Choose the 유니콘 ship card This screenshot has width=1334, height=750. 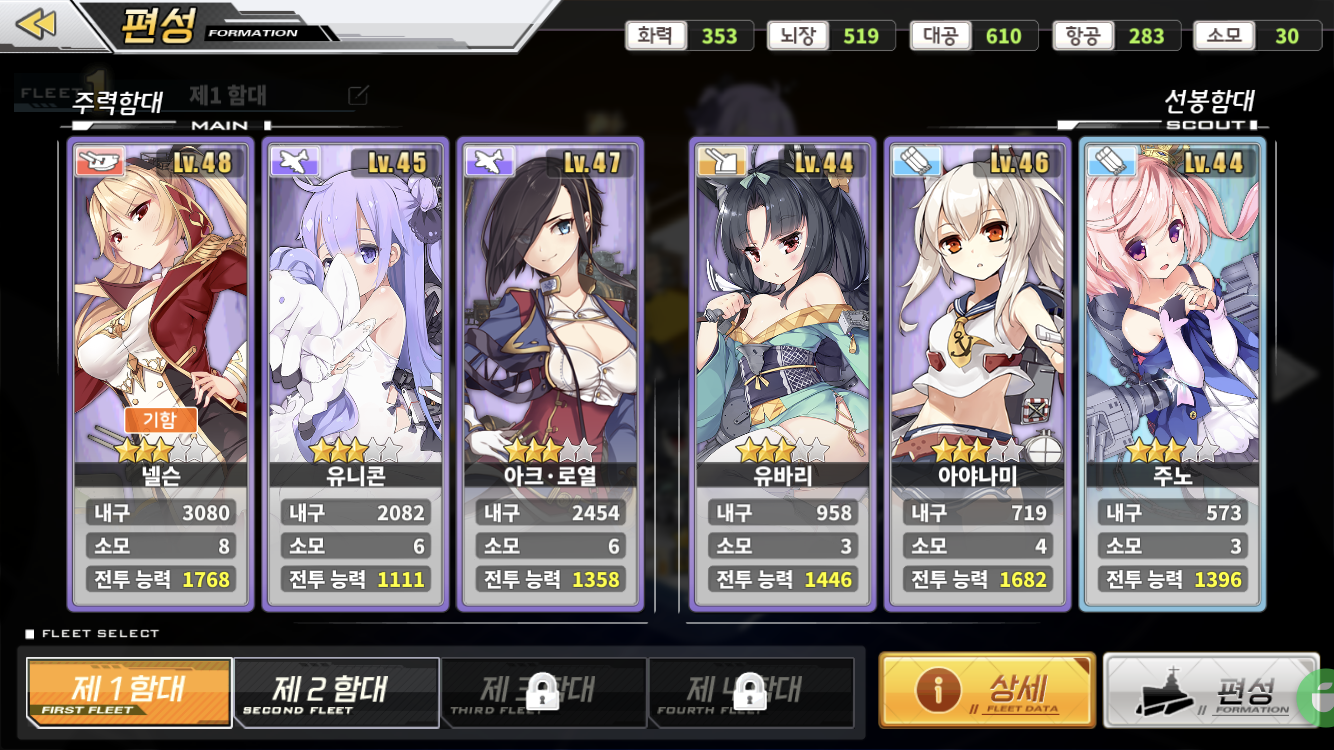(x=355, y=330)
